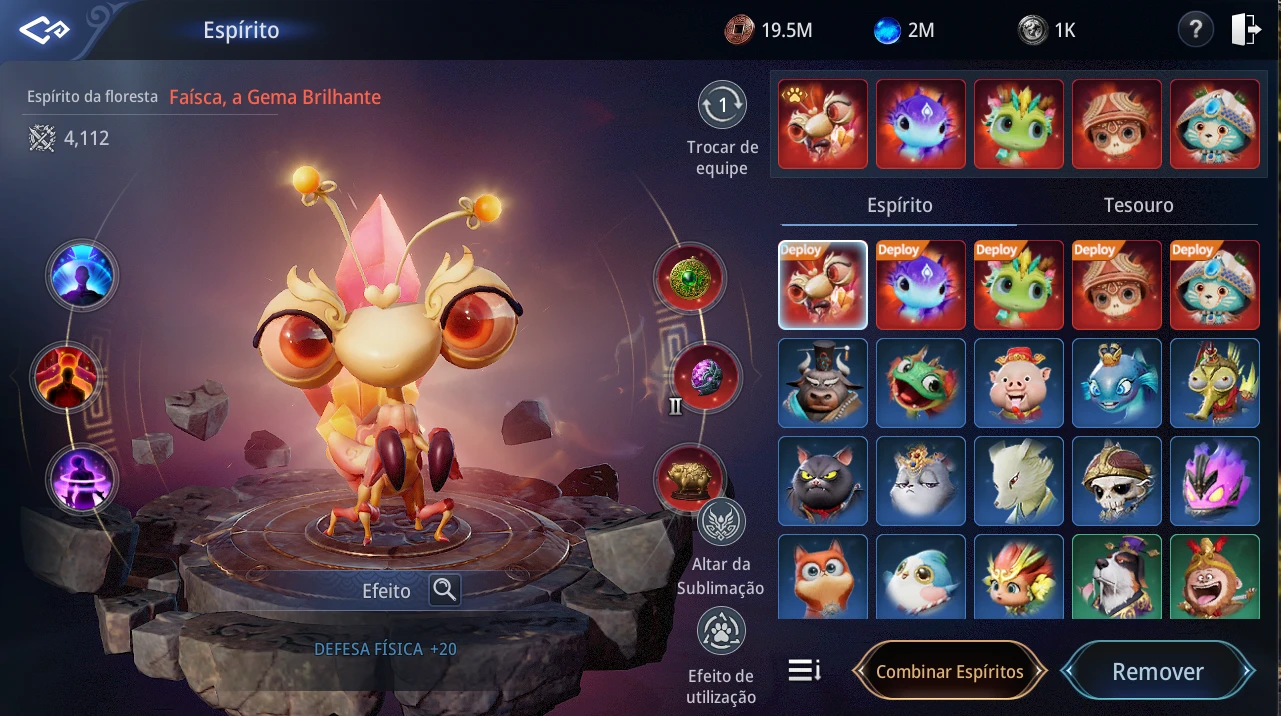Open the question mark help button
Viewport: 1281px width, 716px height.
click(1195, 30)
